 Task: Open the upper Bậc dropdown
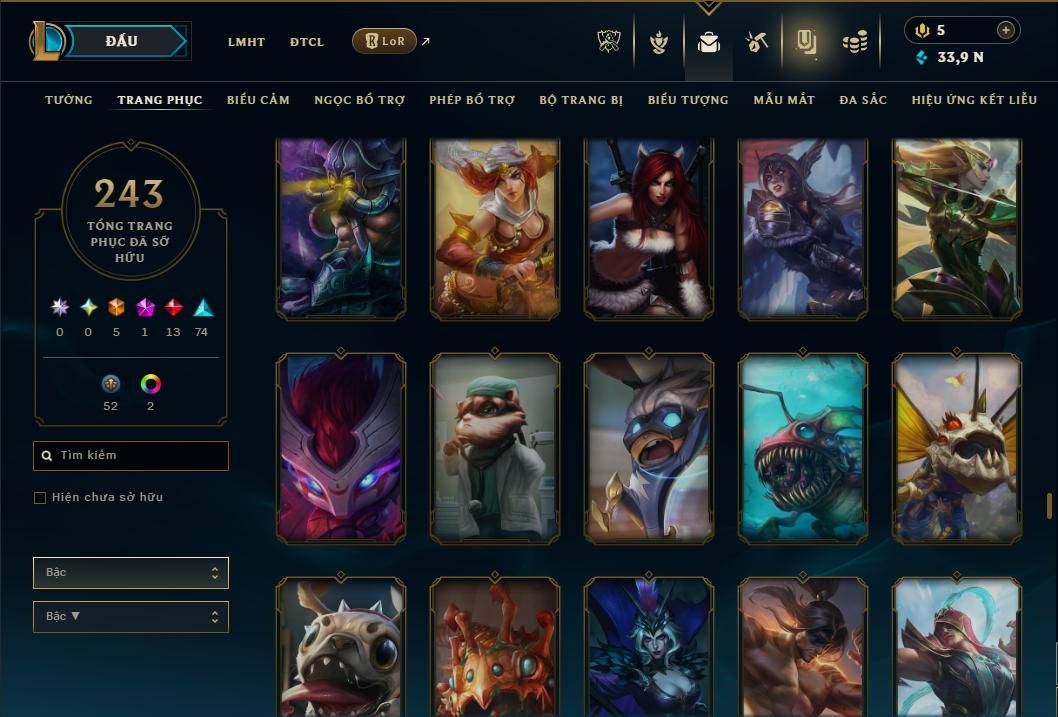pyautogui.click(x=131, y=573)
